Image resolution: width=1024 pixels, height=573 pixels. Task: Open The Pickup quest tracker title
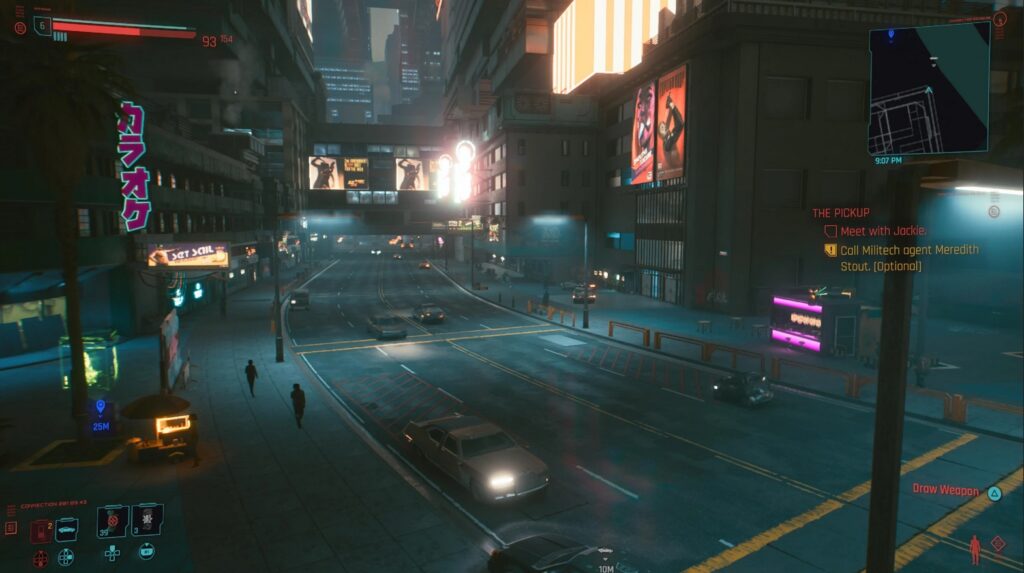coord(840,213)
